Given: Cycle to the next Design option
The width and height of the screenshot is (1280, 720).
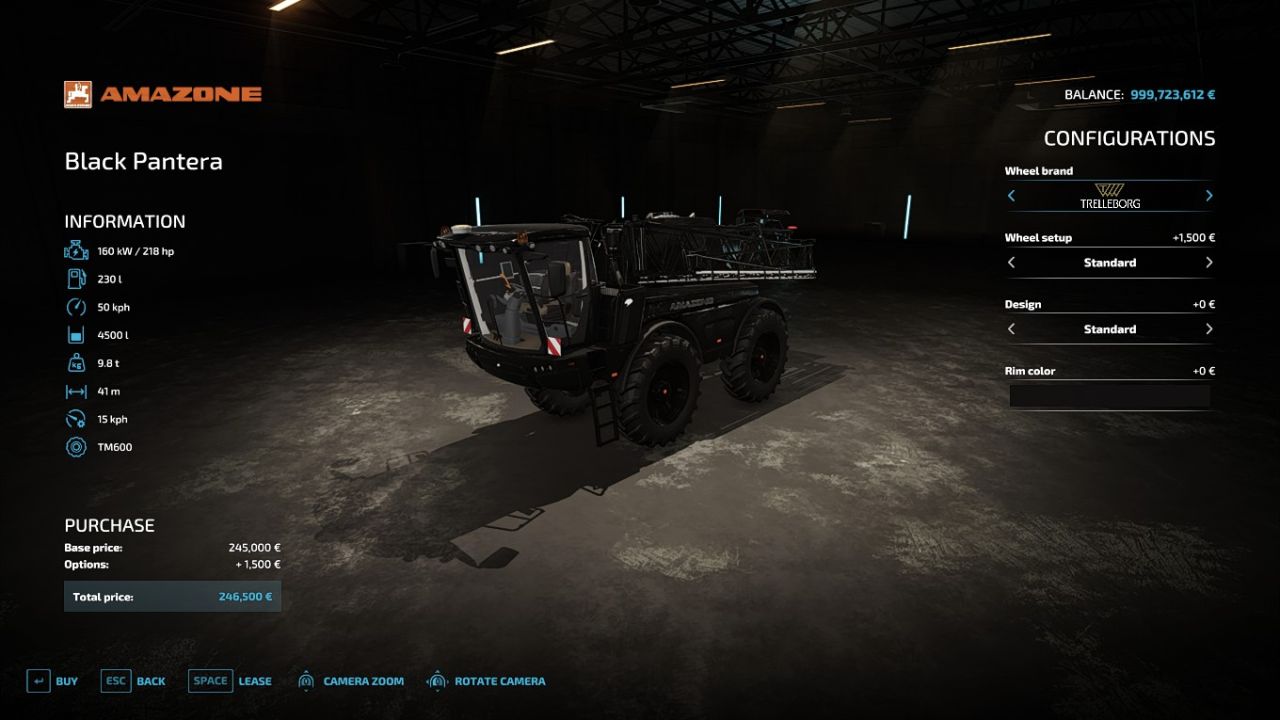Looking at the screenshot, I should pyautogui.click(x=1209, y=329).
